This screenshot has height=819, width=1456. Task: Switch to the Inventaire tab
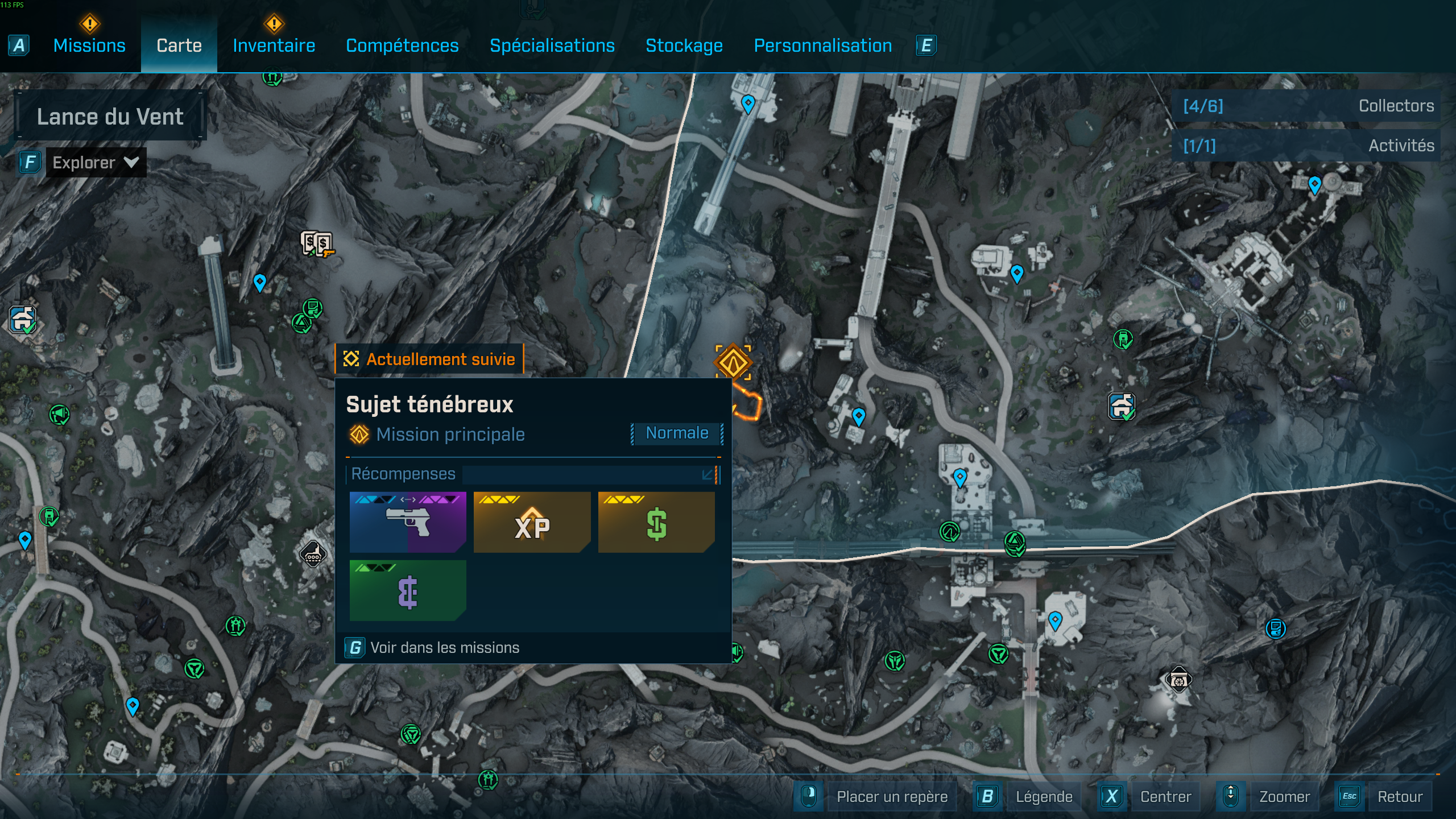[274, 45]
